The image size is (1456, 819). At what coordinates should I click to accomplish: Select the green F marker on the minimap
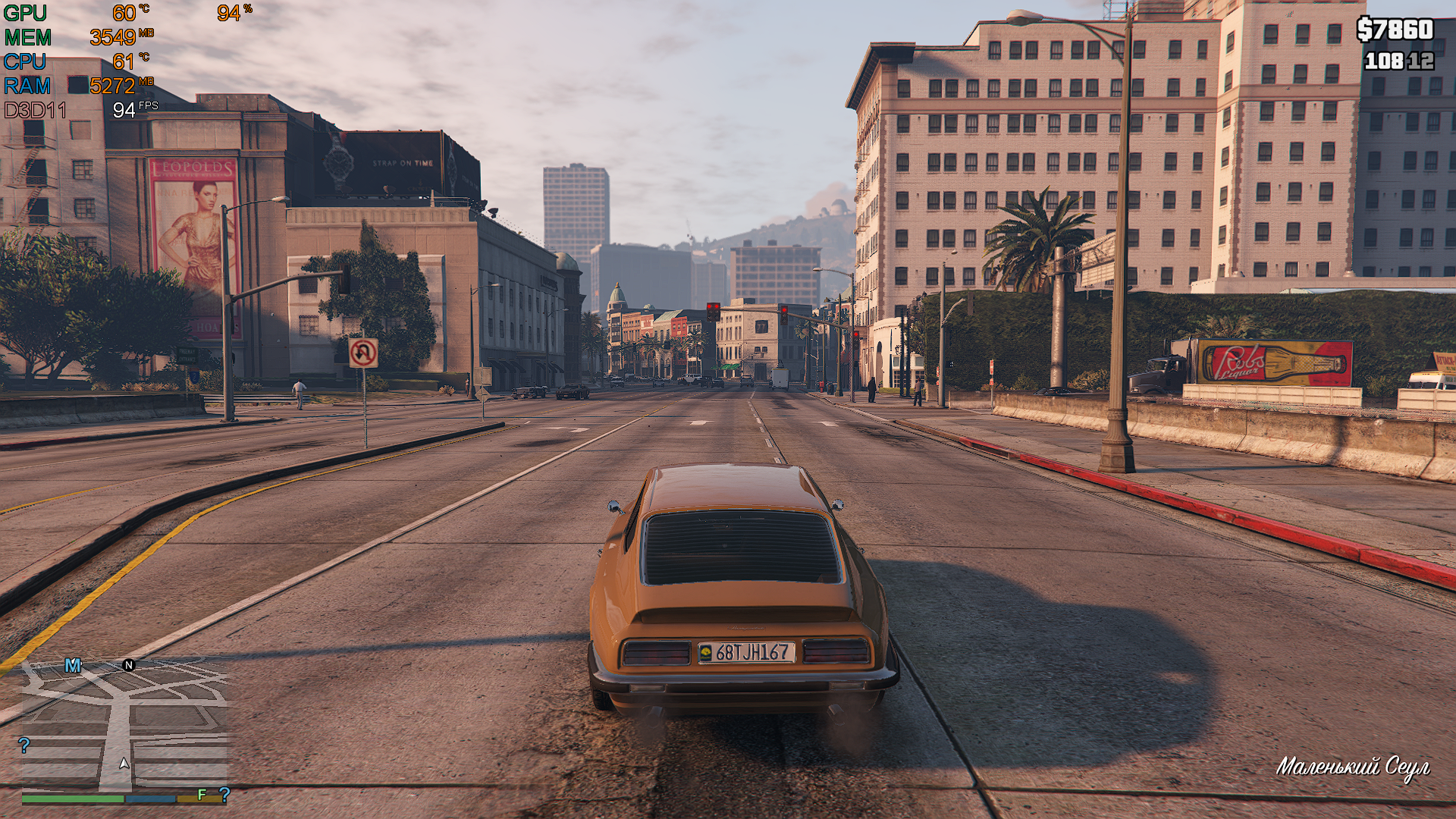pyautogui.click(x=202, y=795)
